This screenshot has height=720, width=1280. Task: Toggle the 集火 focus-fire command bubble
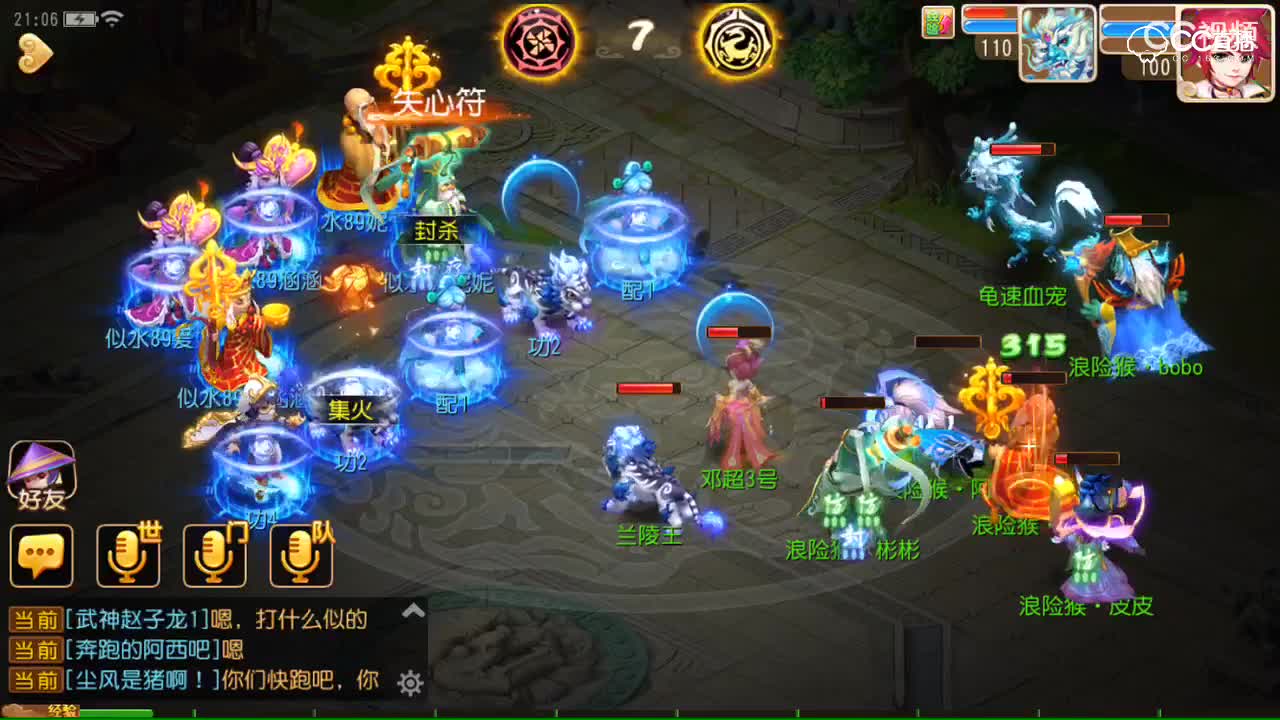348,410
